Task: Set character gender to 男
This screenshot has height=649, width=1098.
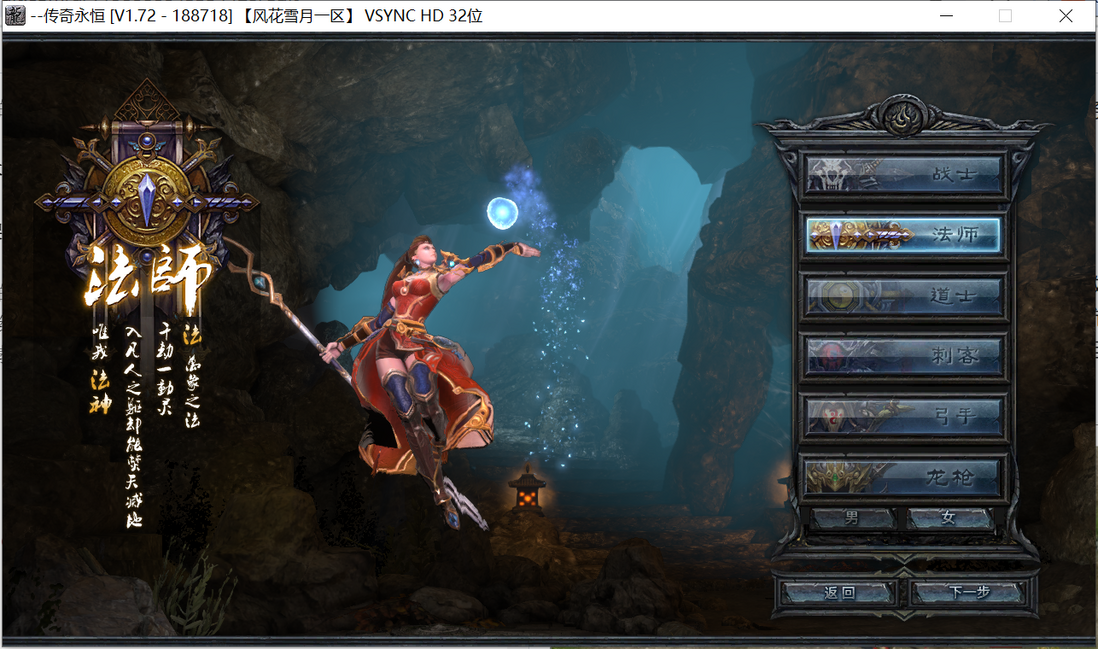Action: tap(852, 518)
